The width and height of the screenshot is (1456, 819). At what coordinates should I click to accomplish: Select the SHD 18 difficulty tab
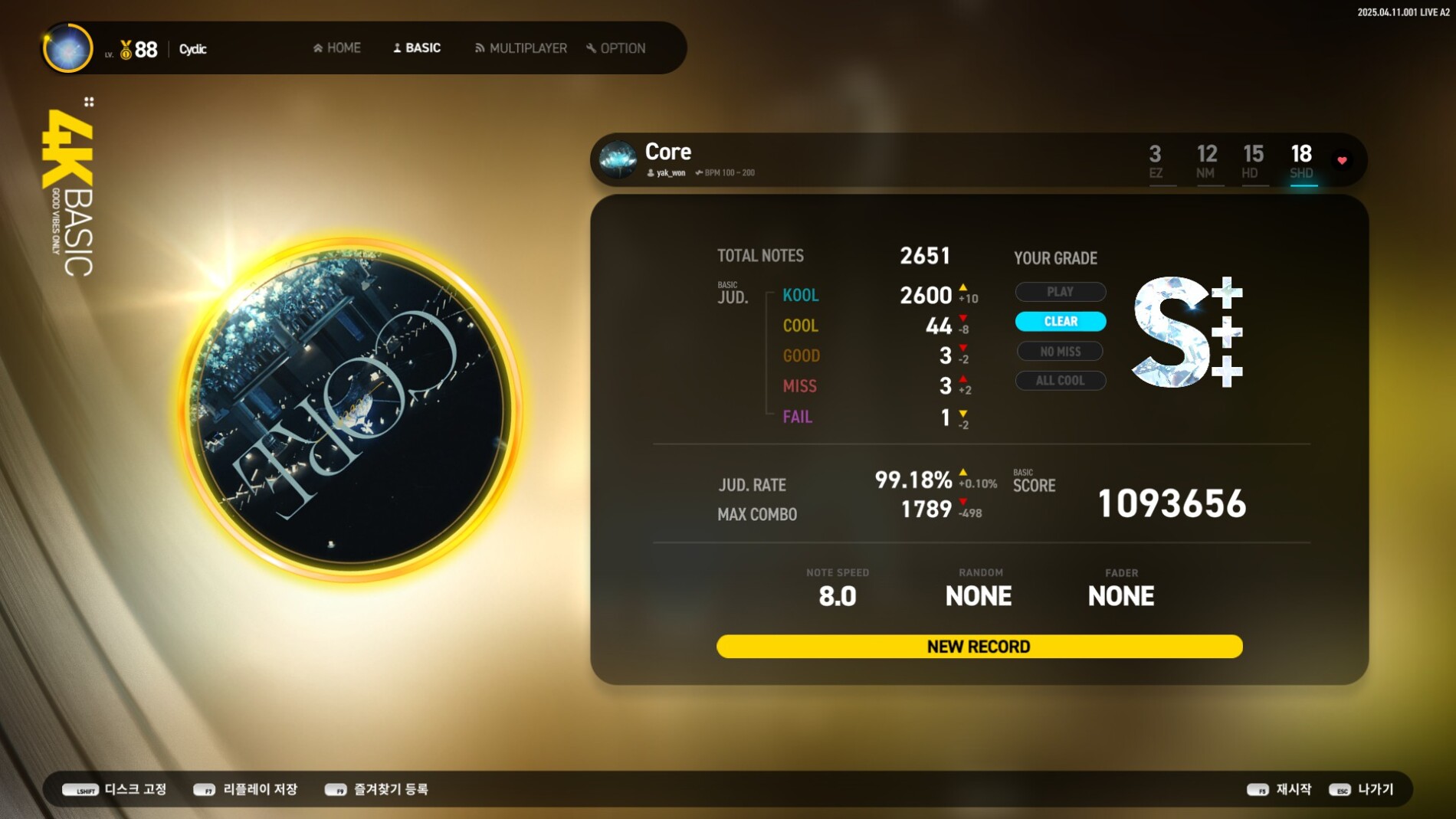coord(1301,161)
